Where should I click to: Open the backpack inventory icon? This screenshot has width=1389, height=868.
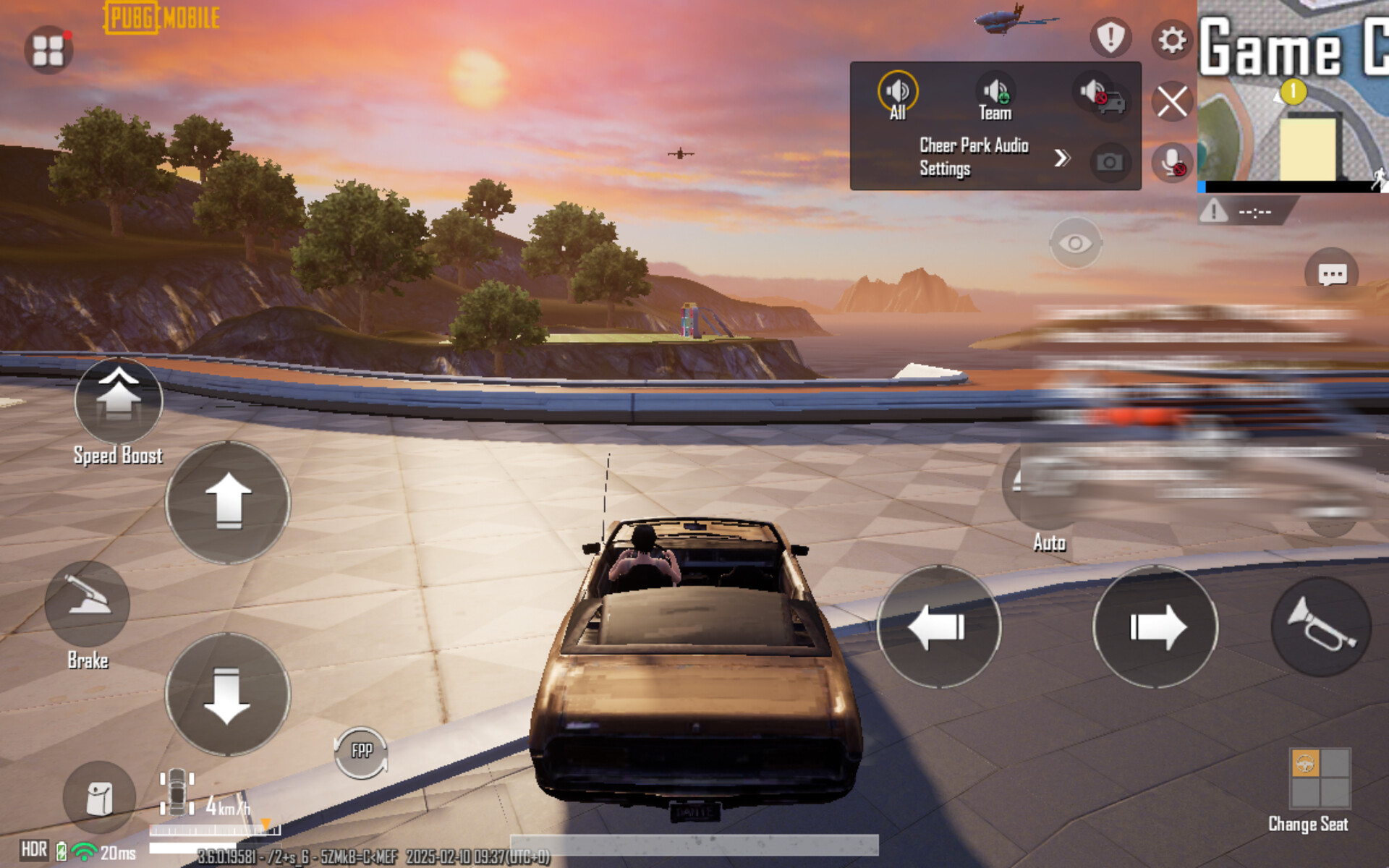[100, 799]
